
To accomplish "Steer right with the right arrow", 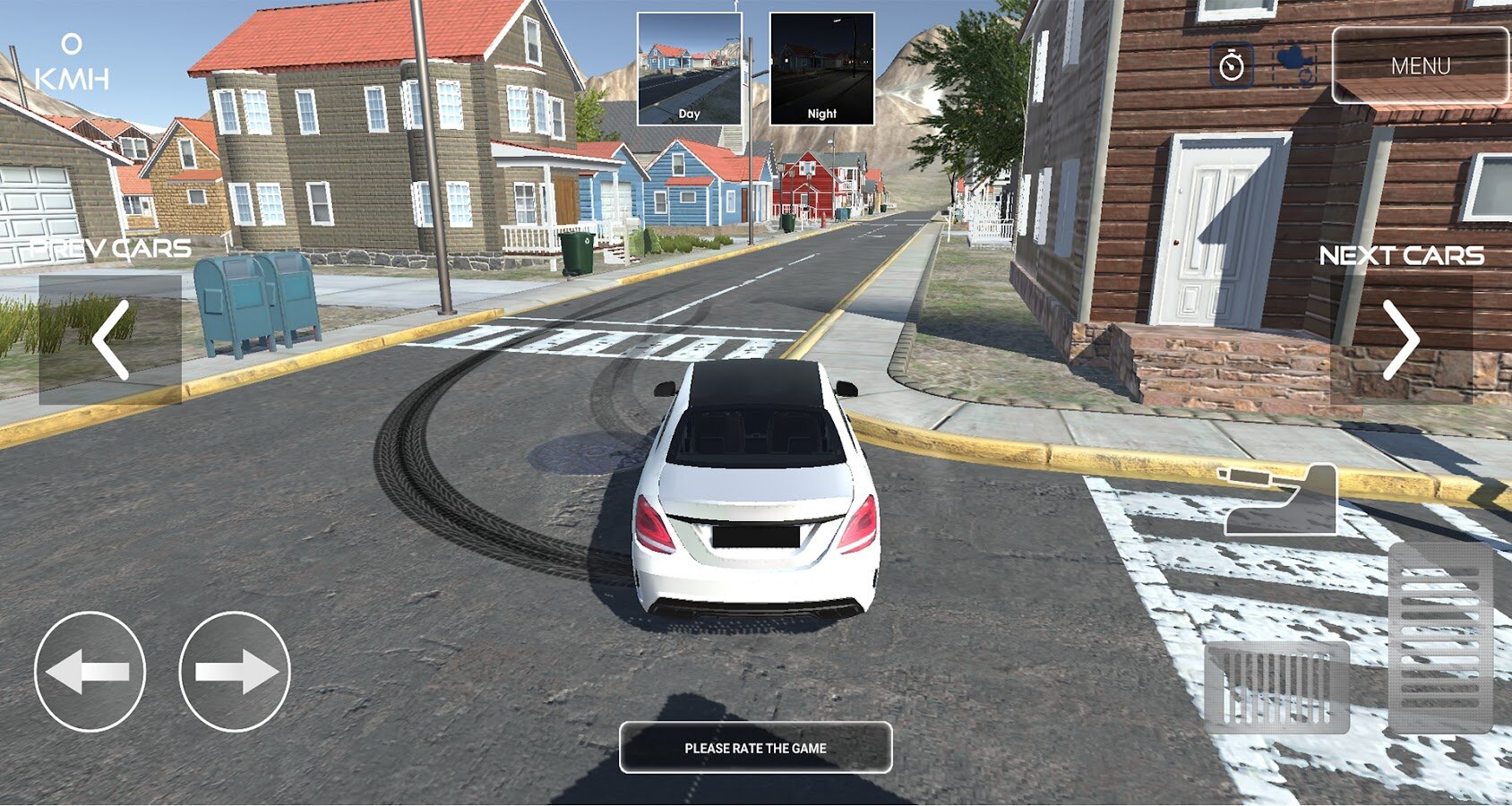I will (235, 672).
